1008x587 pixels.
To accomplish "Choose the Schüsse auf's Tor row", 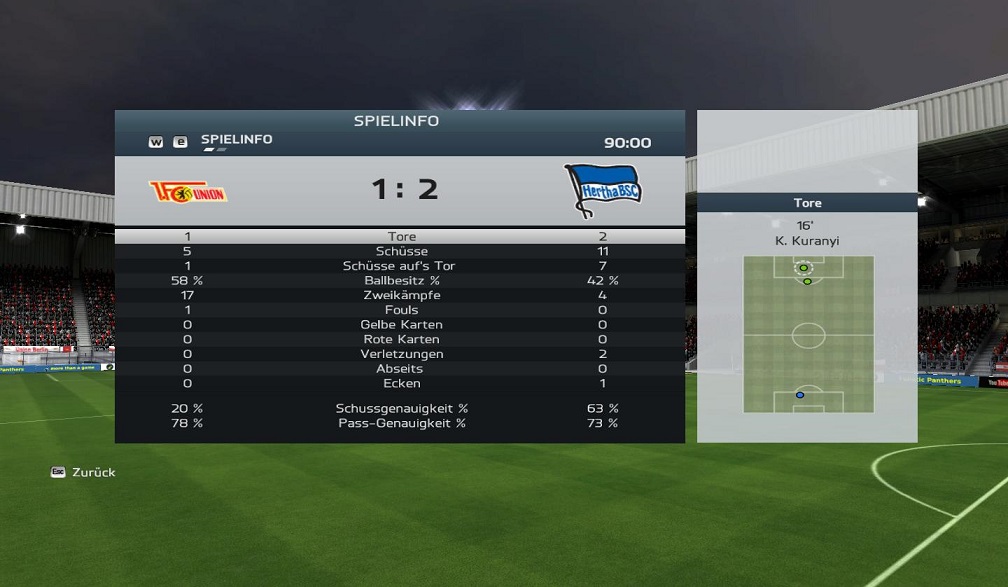I will 401,266.
